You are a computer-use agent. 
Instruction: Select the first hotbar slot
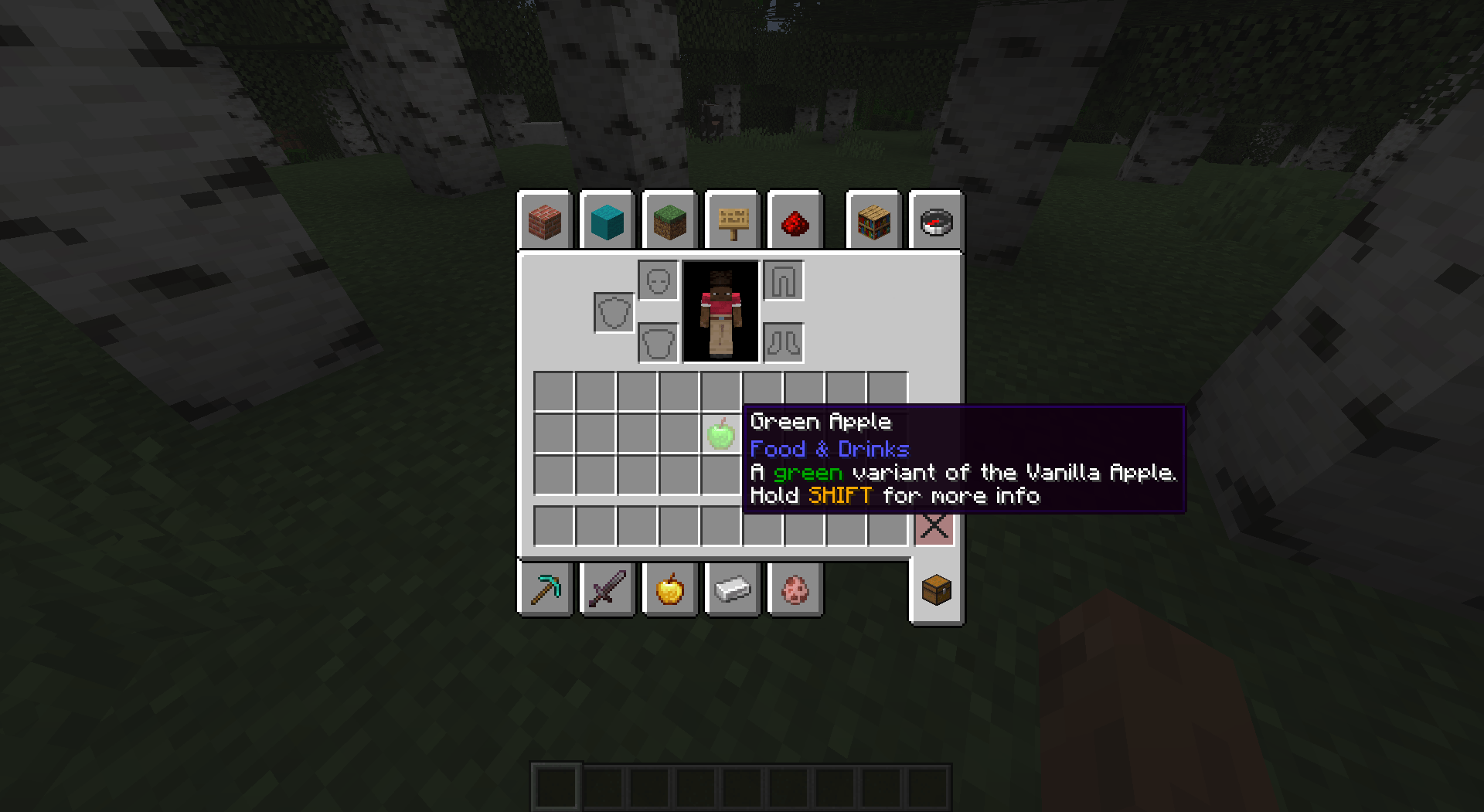pyautogui.click(x=555, y=786)
